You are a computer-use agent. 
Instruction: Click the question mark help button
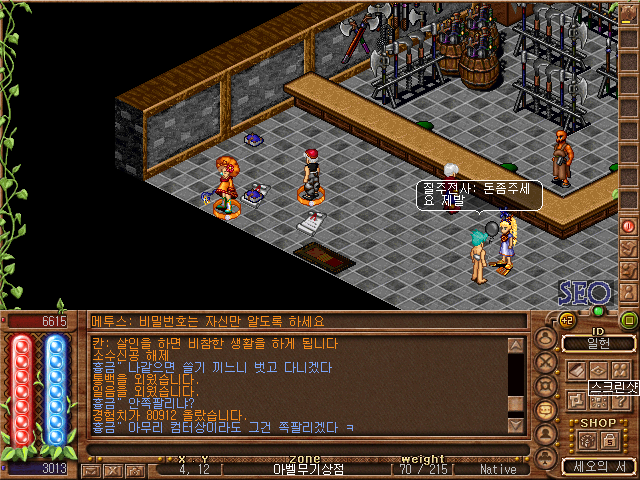coord(623,402)
